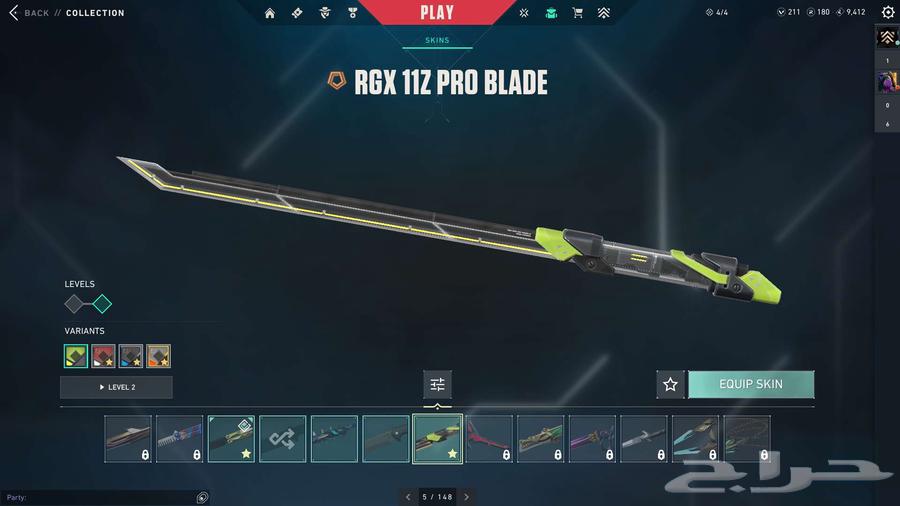Mark this skin as favorite with star button

[x=670, y=384]
